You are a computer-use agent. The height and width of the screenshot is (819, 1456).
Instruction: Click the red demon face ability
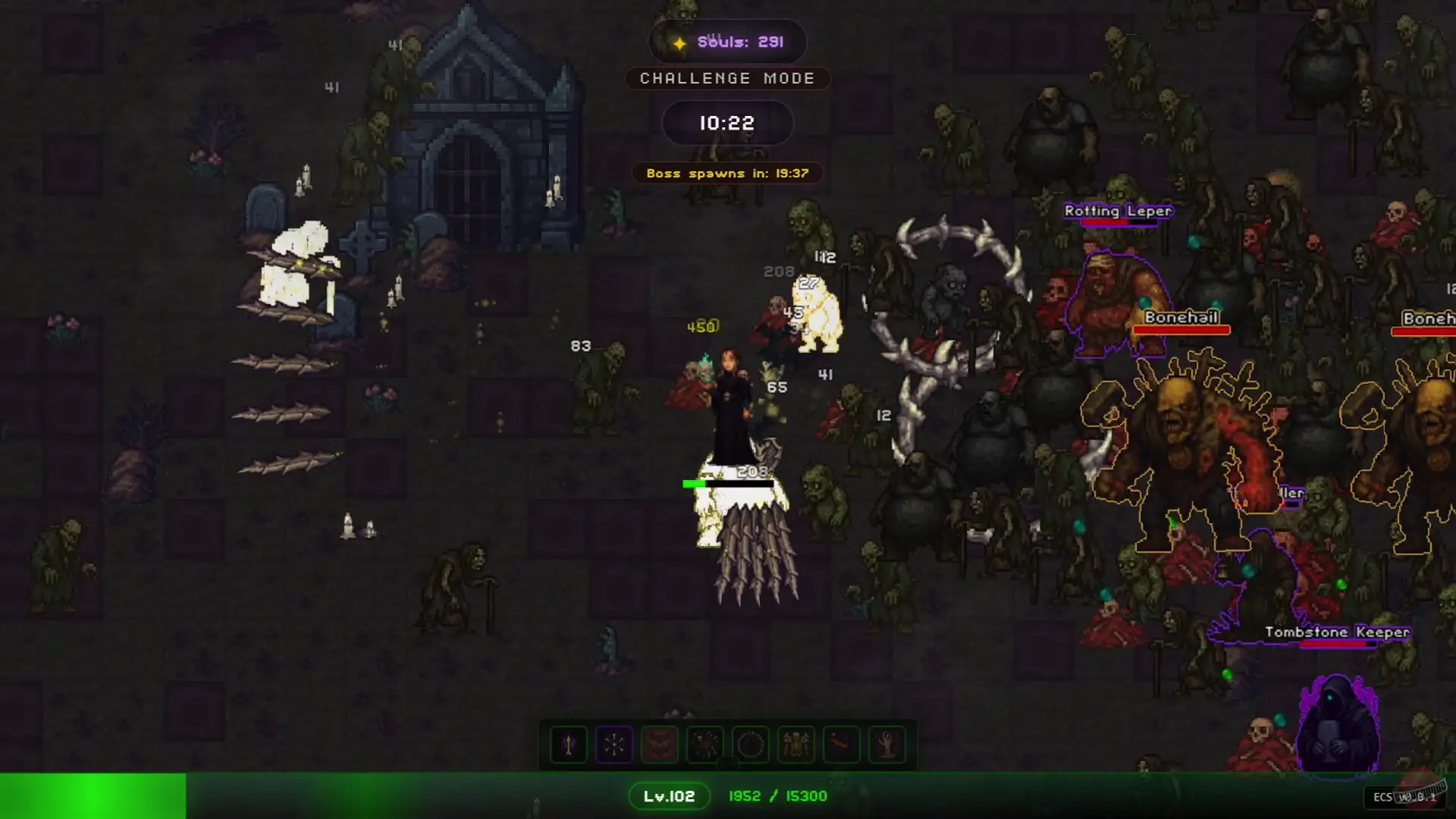click(659, 745)
